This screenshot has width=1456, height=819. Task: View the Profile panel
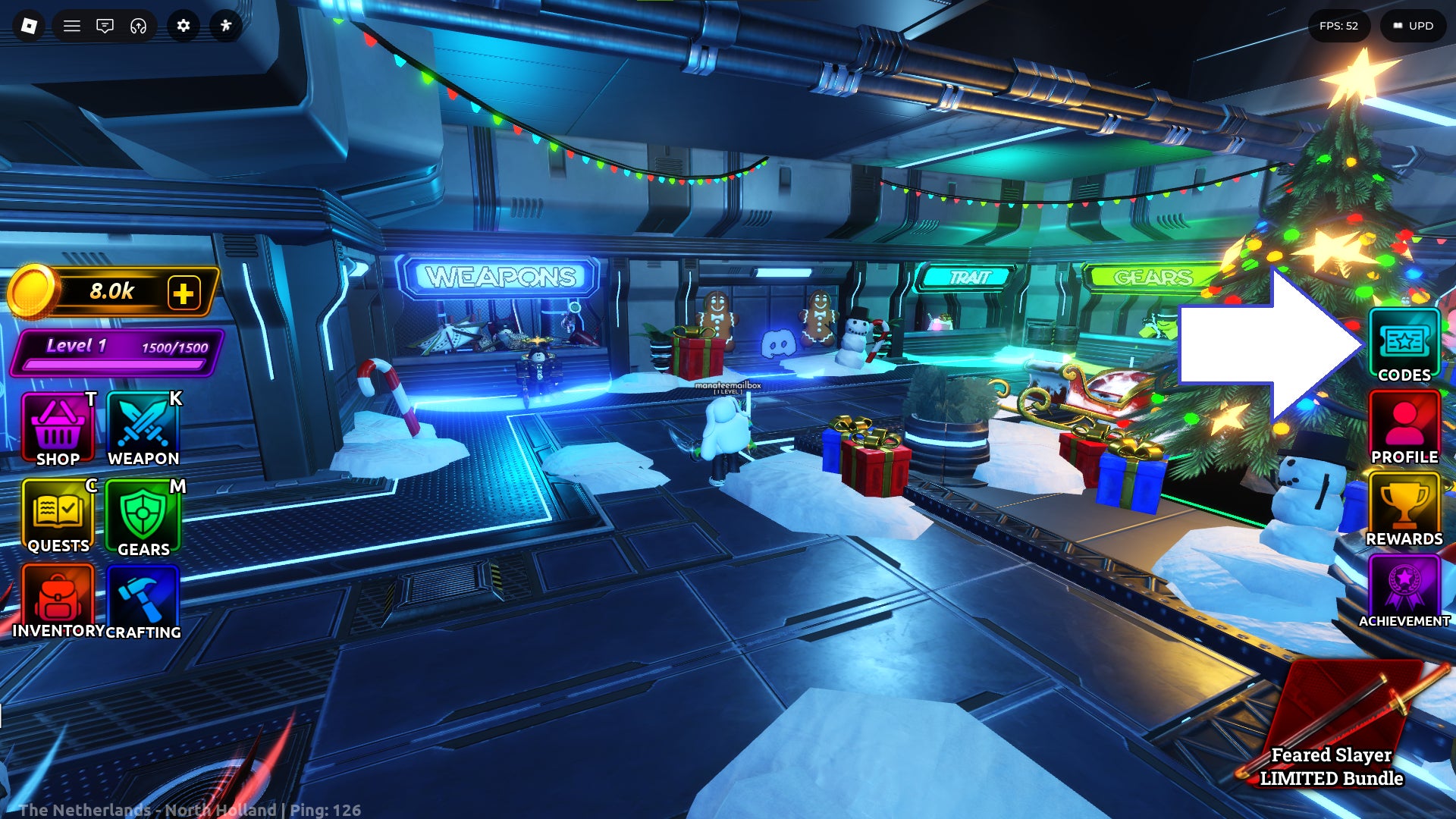[x=1404, y=428]
